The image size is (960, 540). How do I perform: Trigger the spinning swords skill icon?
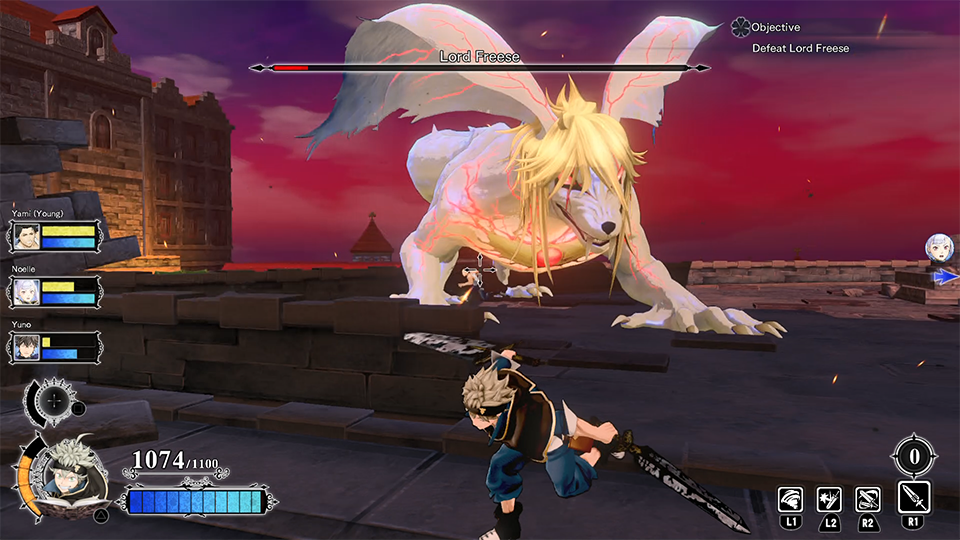point(867,499)
